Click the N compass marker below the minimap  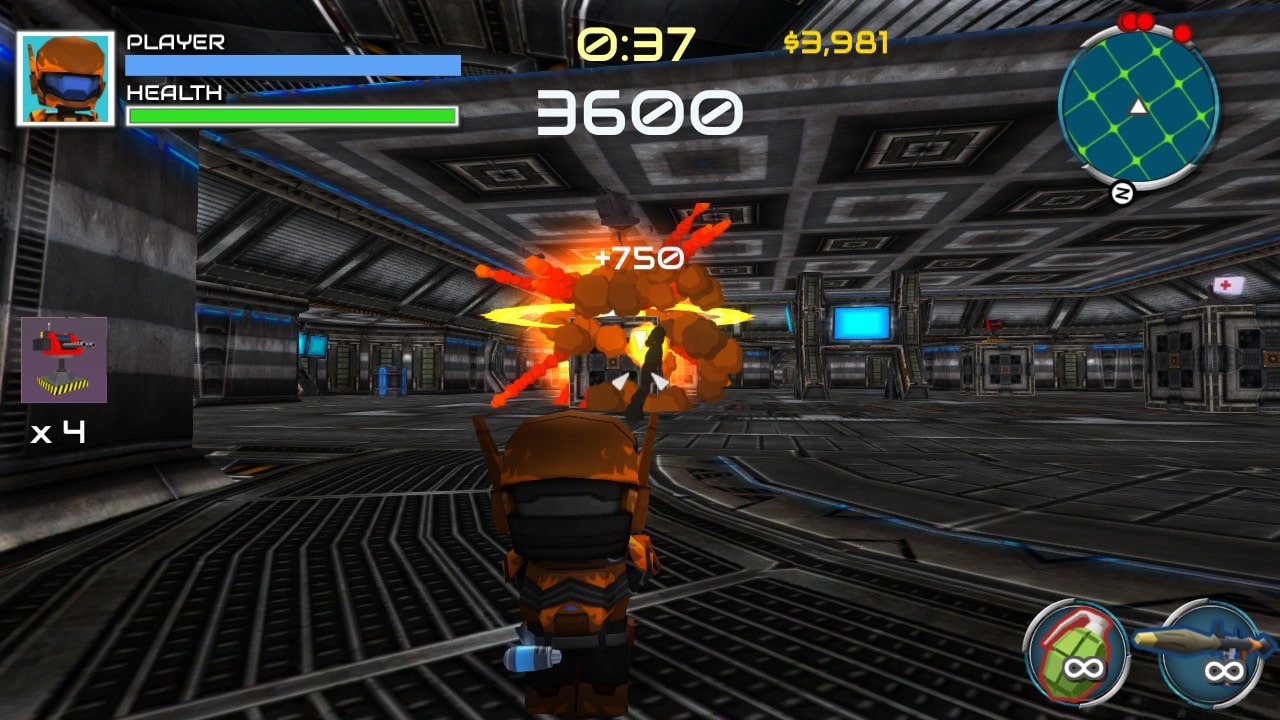(1124, 192)
